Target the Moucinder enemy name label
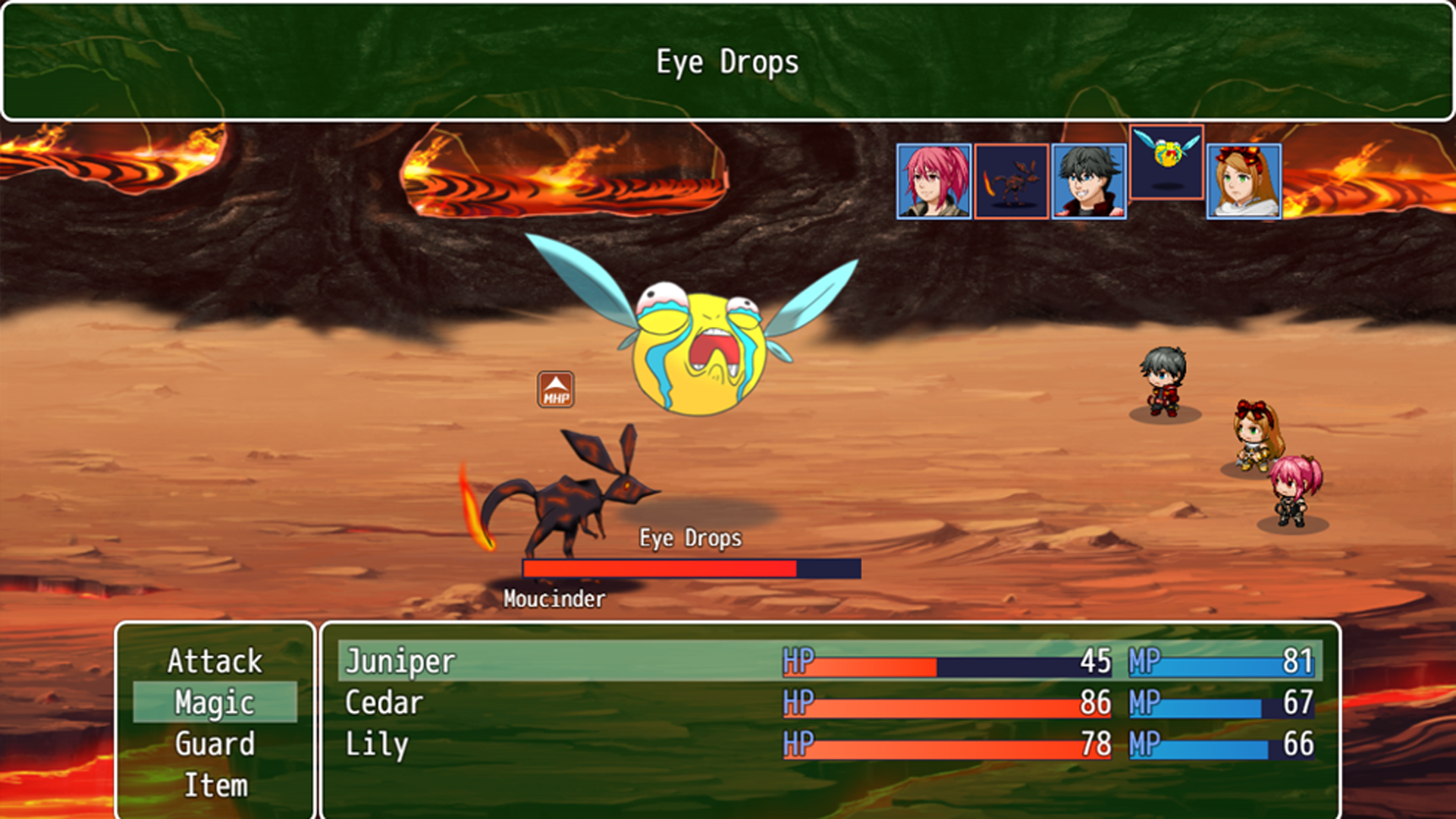Image resolution: width=1456 pixels, height=819 pixels. [554, 599]
